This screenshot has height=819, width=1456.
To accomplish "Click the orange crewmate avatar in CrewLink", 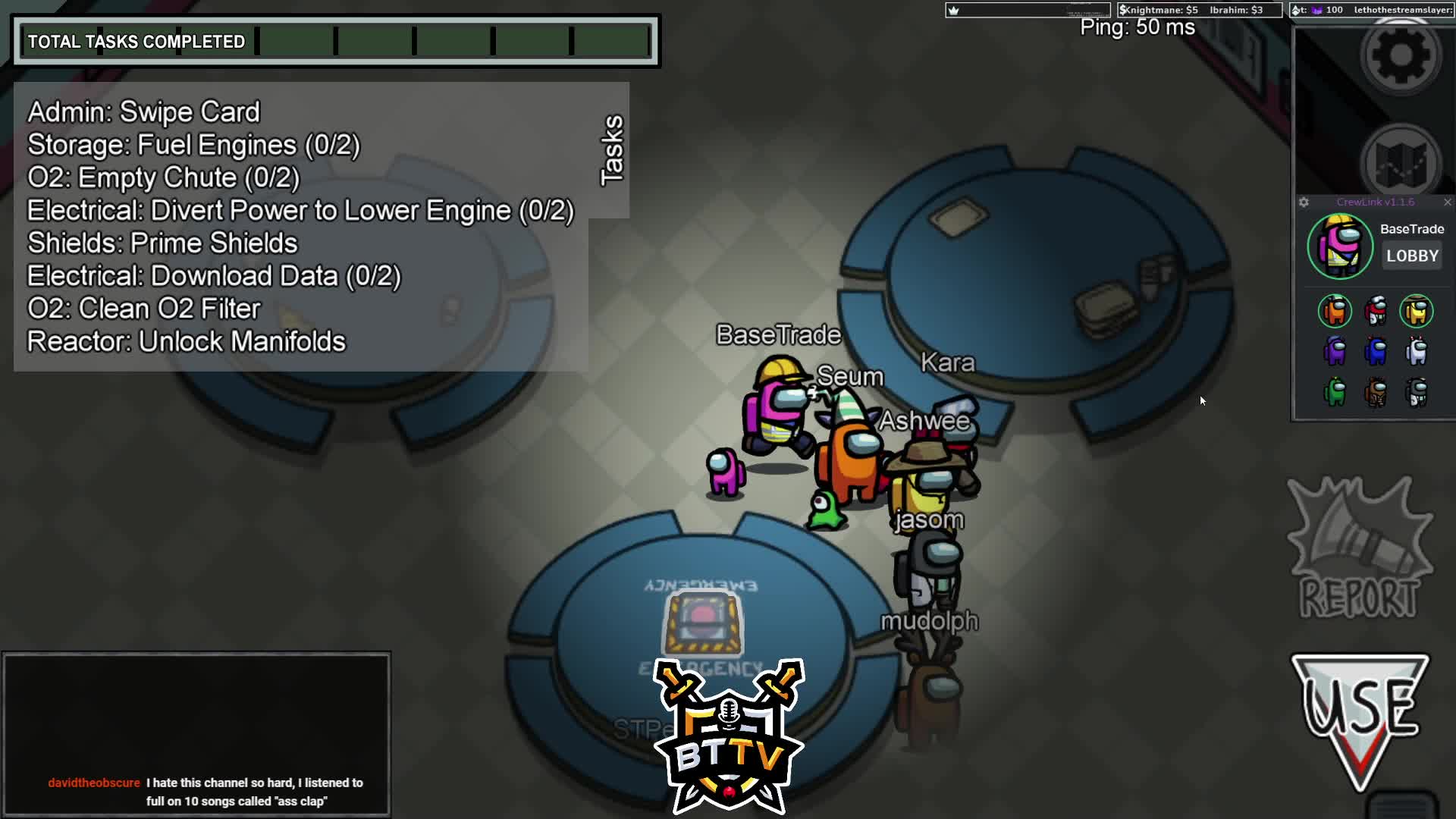I will pos(1335,311).
